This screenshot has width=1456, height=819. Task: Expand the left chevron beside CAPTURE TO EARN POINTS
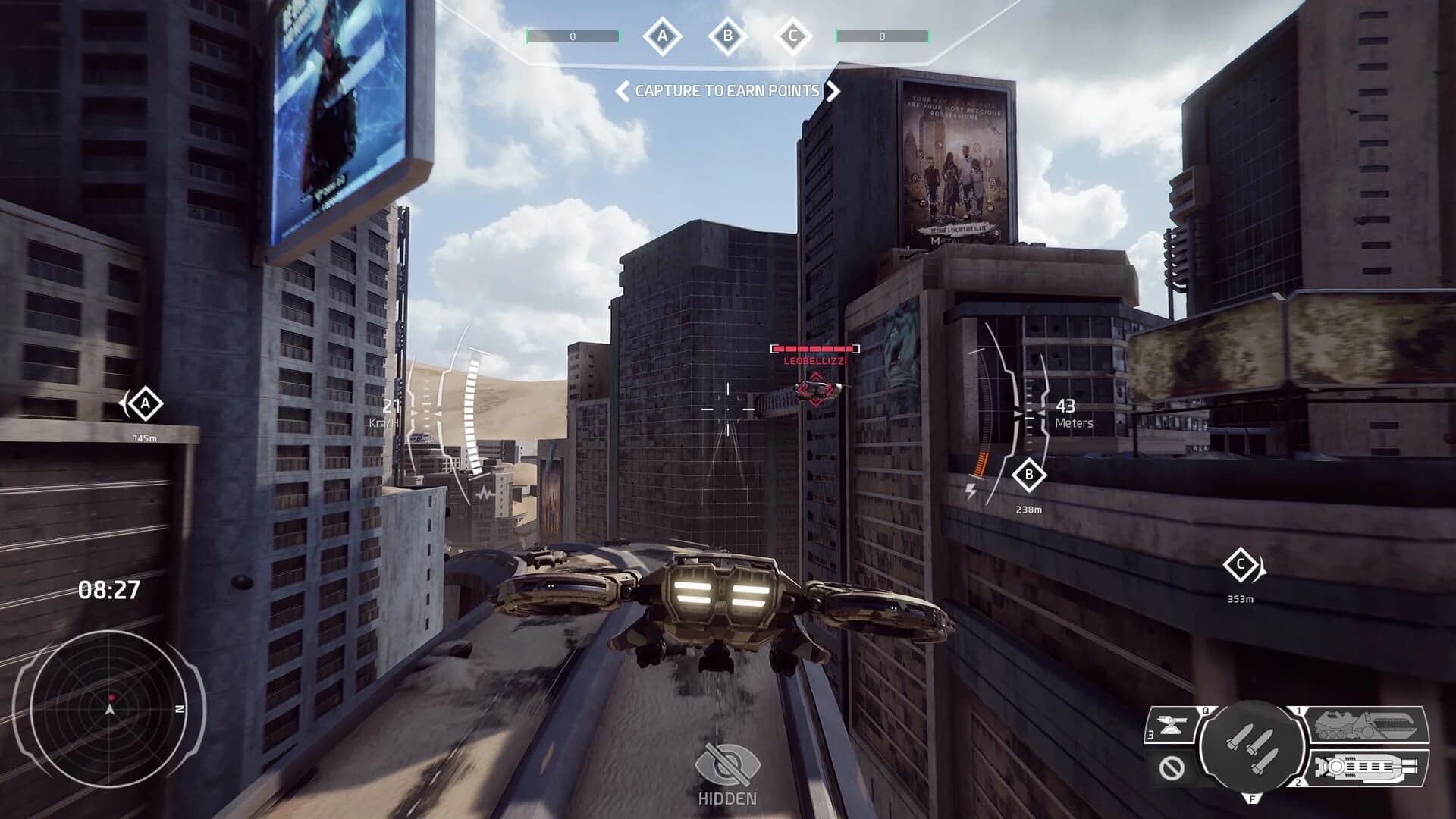(621, 92)
